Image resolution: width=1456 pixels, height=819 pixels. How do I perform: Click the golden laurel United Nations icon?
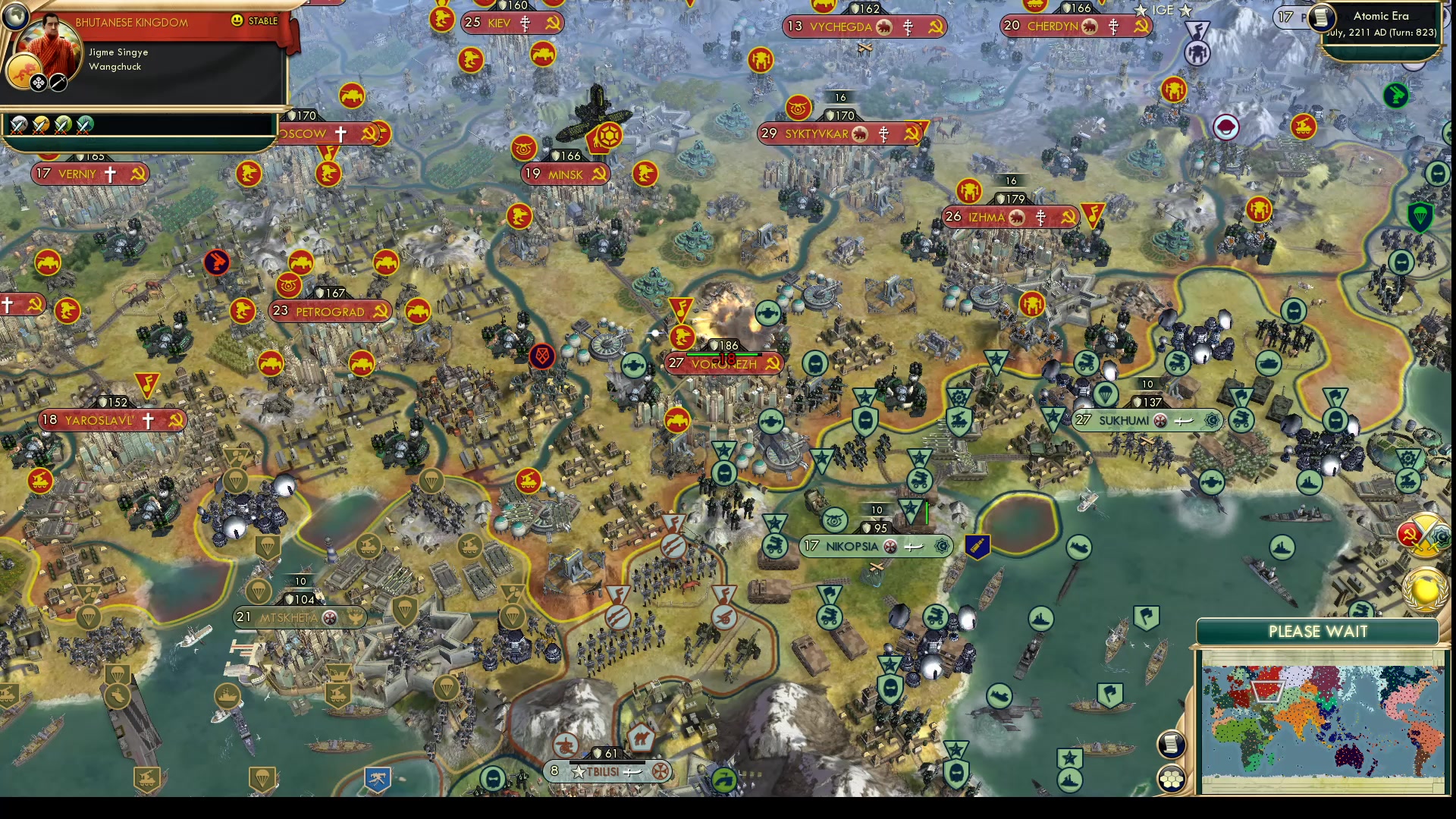pyautogui.click(x=1423, y=591)
